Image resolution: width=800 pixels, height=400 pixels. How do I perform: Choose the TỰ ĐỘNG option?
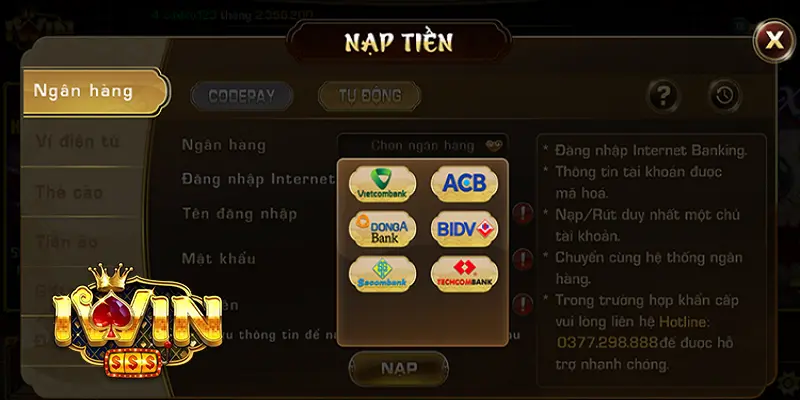click(369, 96)
